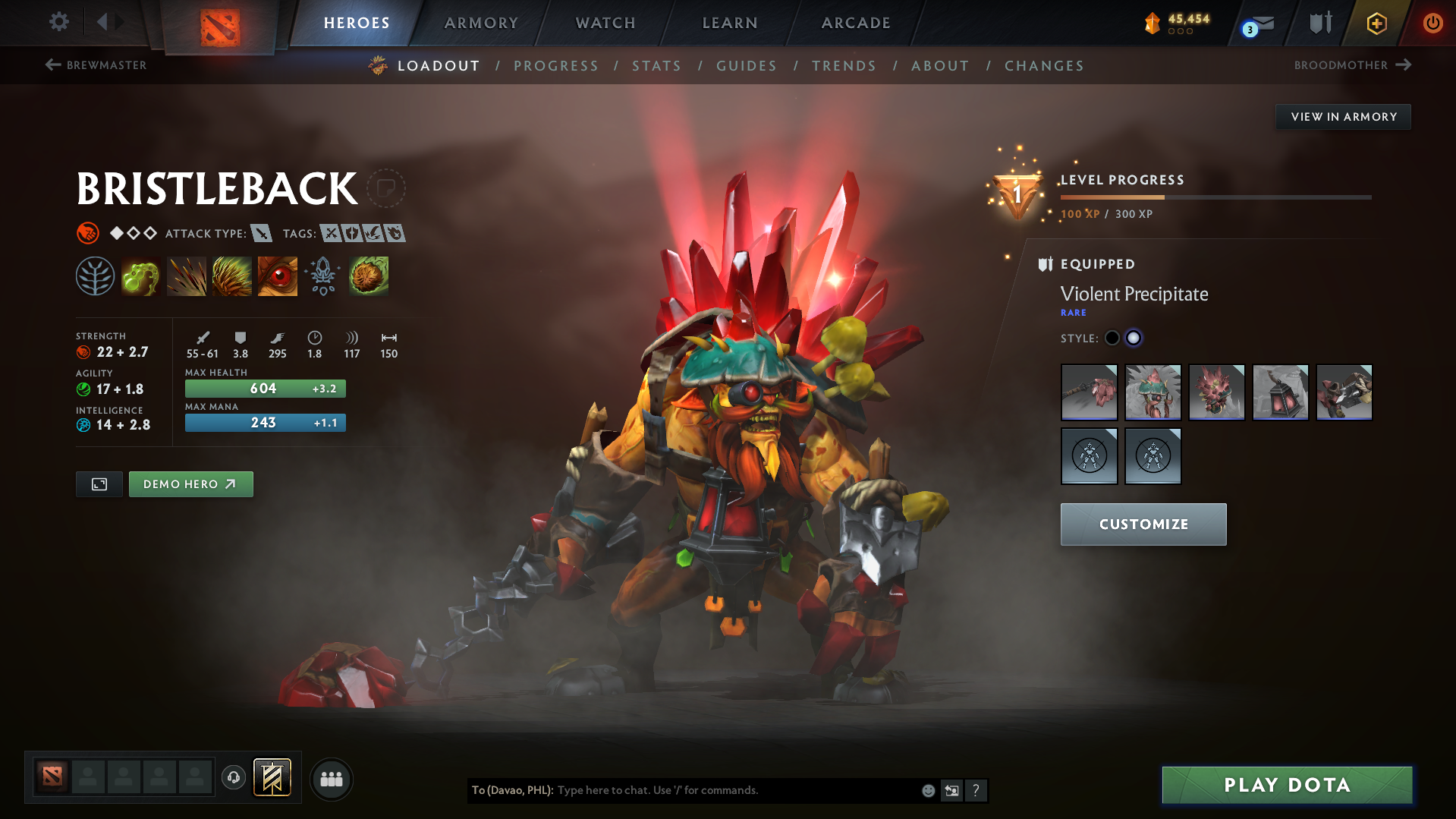Click View in Armory button
Screen dimensions: 1456x819
1343,117
